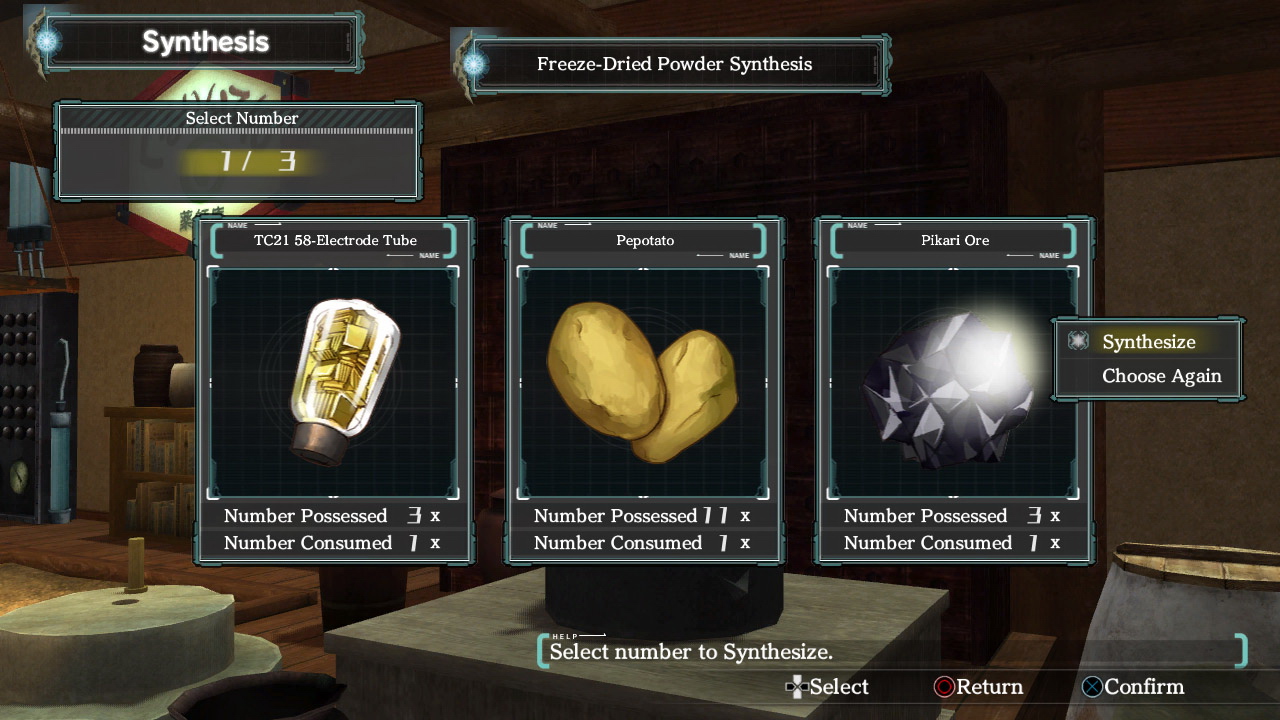1280x720 pixels.
Task: Click the sparkle emblem on the Freeze-Dried banner
Action: 474,63
